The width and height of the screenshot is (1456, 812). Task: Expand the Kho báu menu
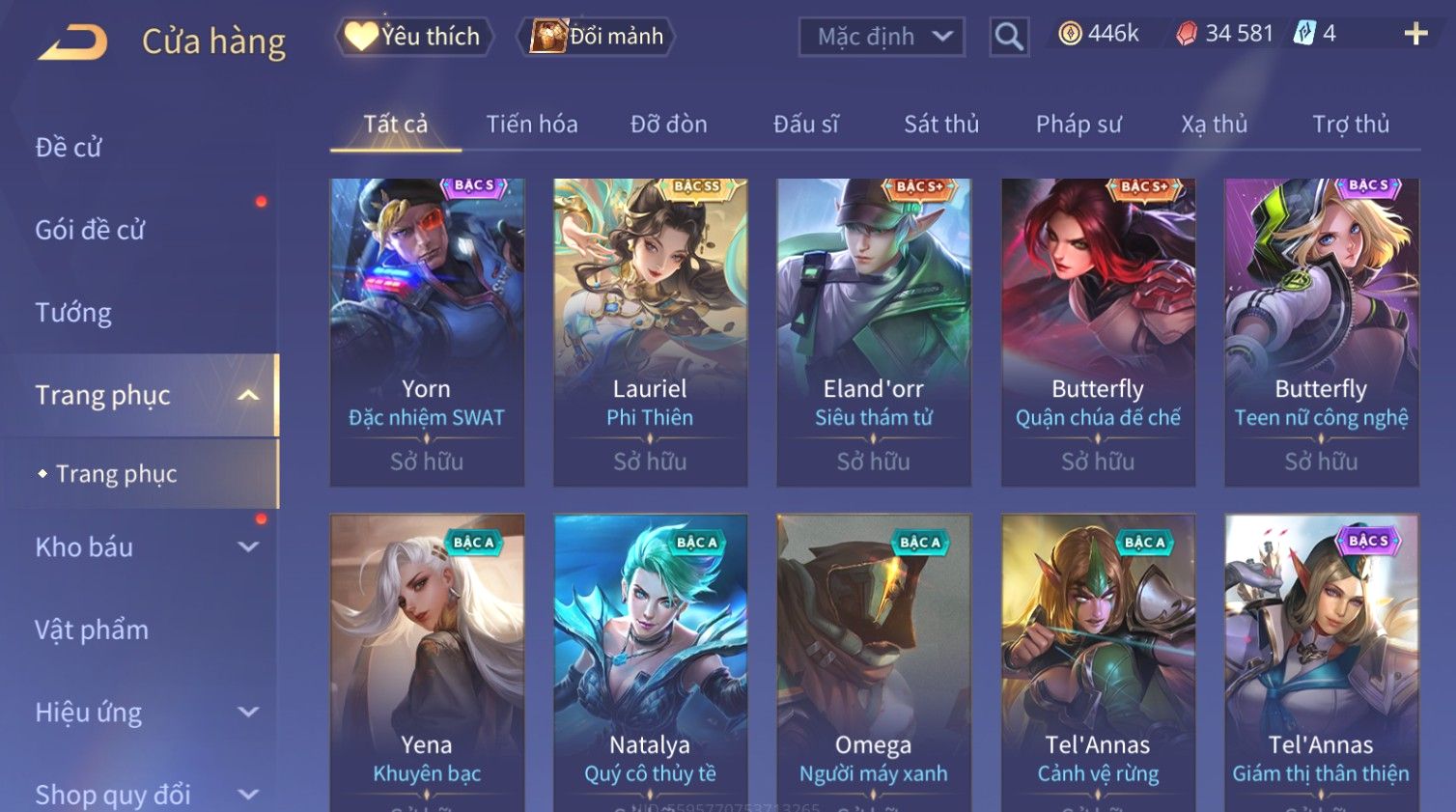point(145,547)
